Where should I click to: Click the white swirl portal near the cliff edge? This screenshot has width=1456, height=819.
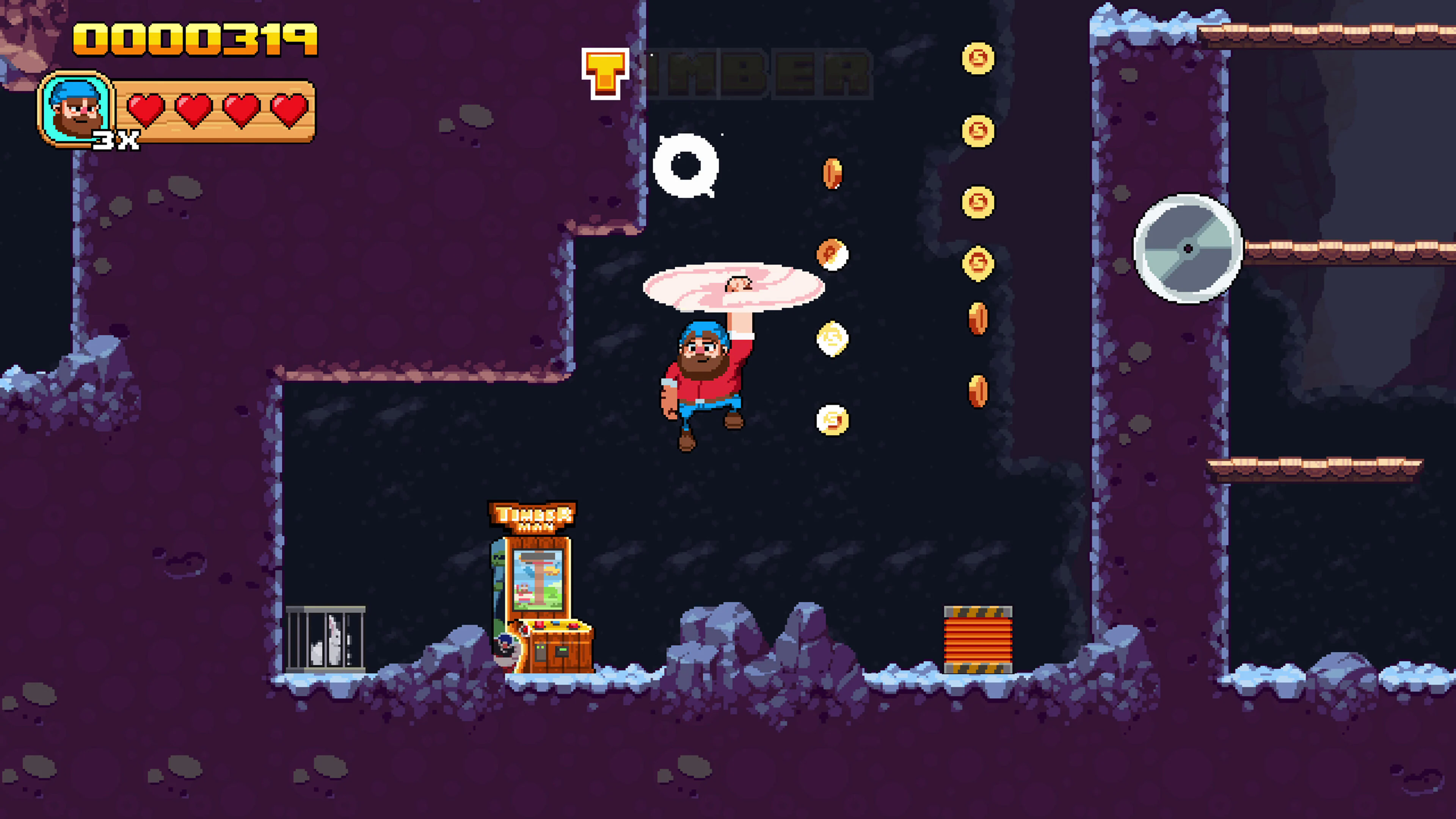686,167
